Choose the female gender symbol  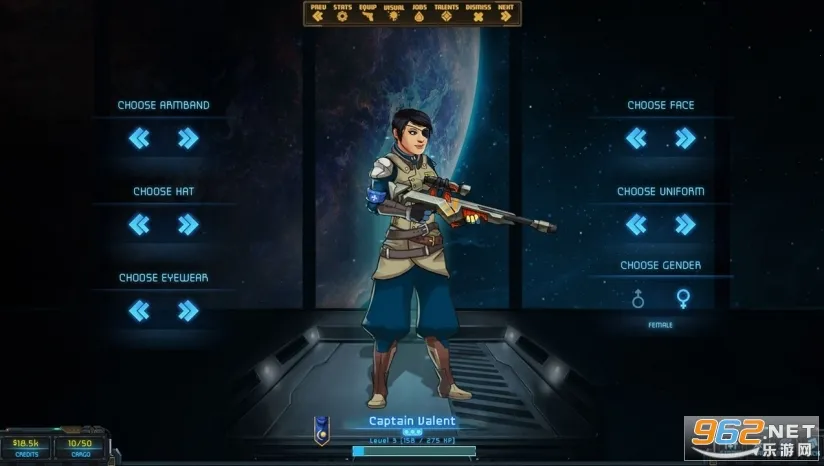coord(684,298)
